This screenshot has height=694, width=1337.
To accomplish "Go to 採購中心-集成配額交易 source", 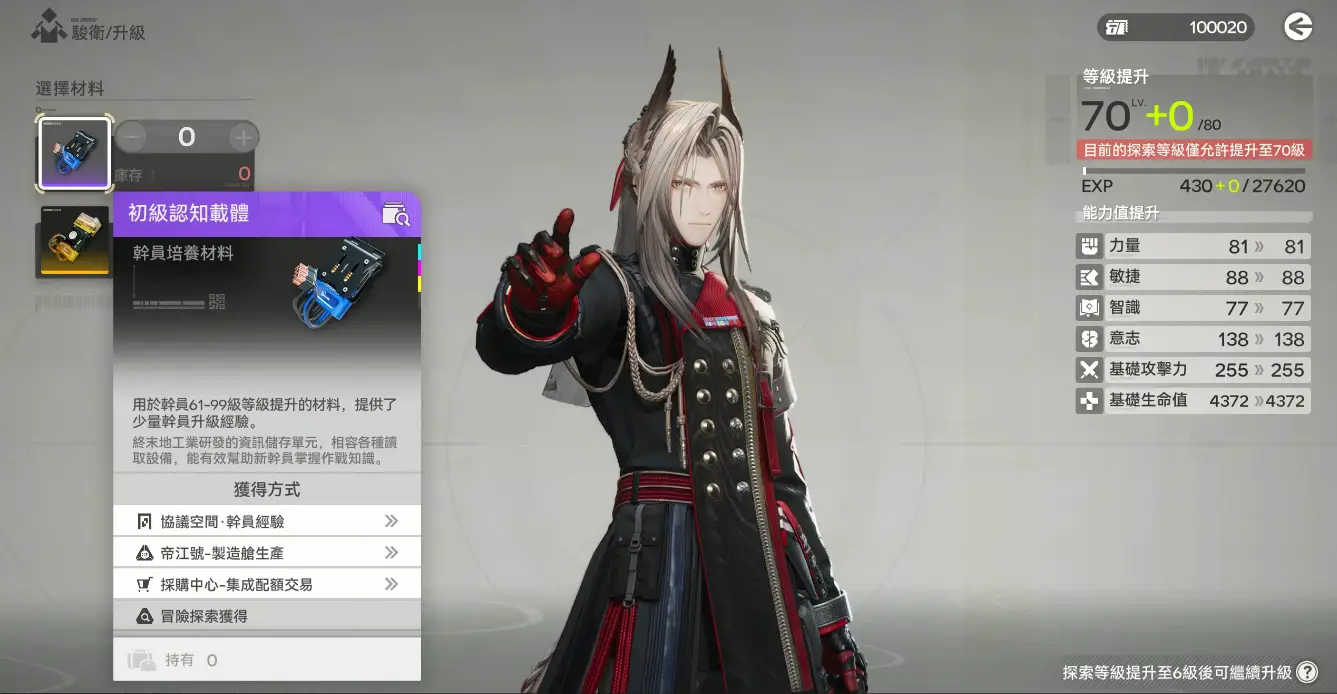I will 267,584.
